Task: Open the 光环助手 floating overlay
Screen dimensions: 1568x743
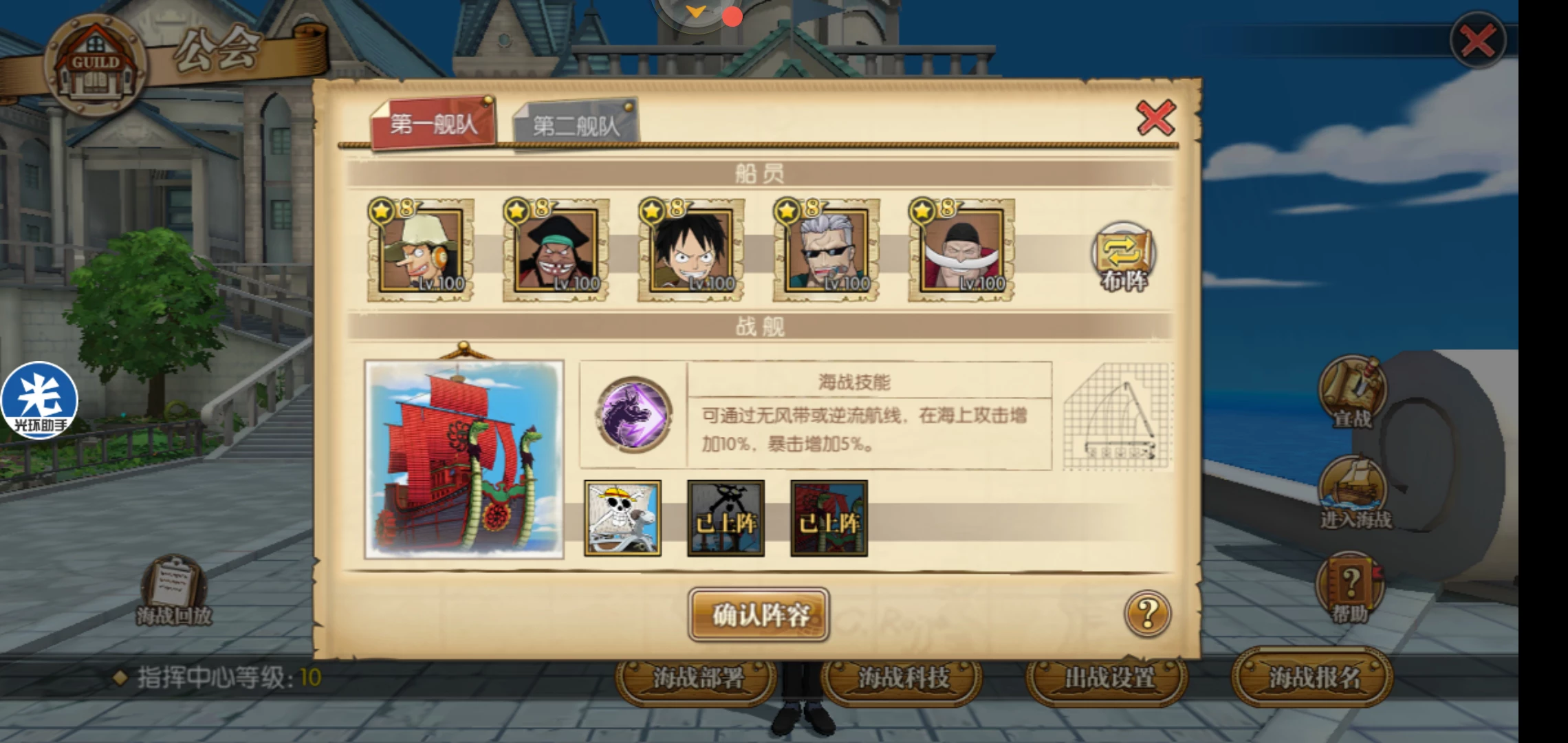Action: pyautogui.click(x=40, y=400)
